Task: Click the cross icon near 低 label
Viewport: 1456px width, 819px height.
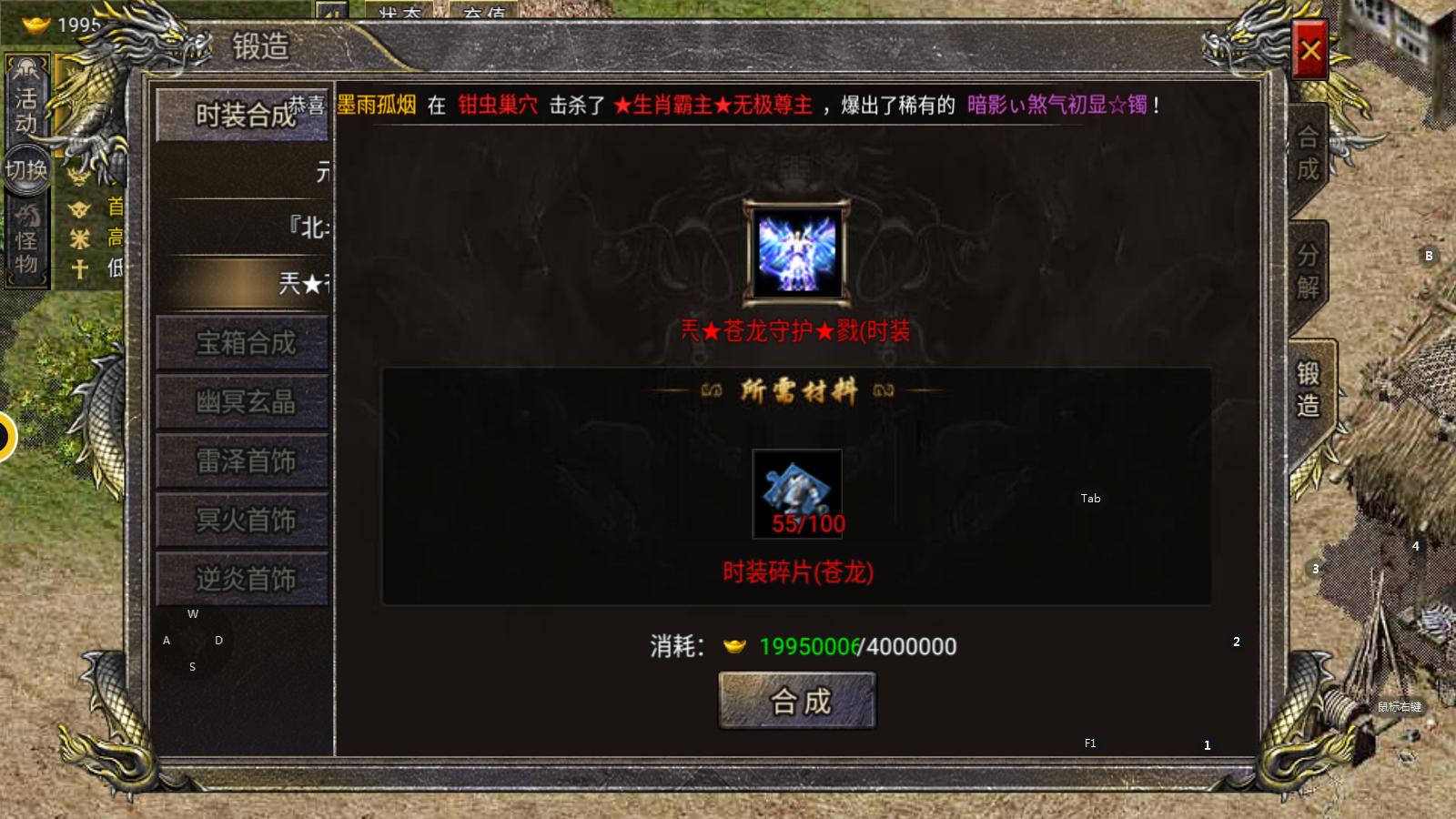Action: pyautogui.click(x=80, y=266)
